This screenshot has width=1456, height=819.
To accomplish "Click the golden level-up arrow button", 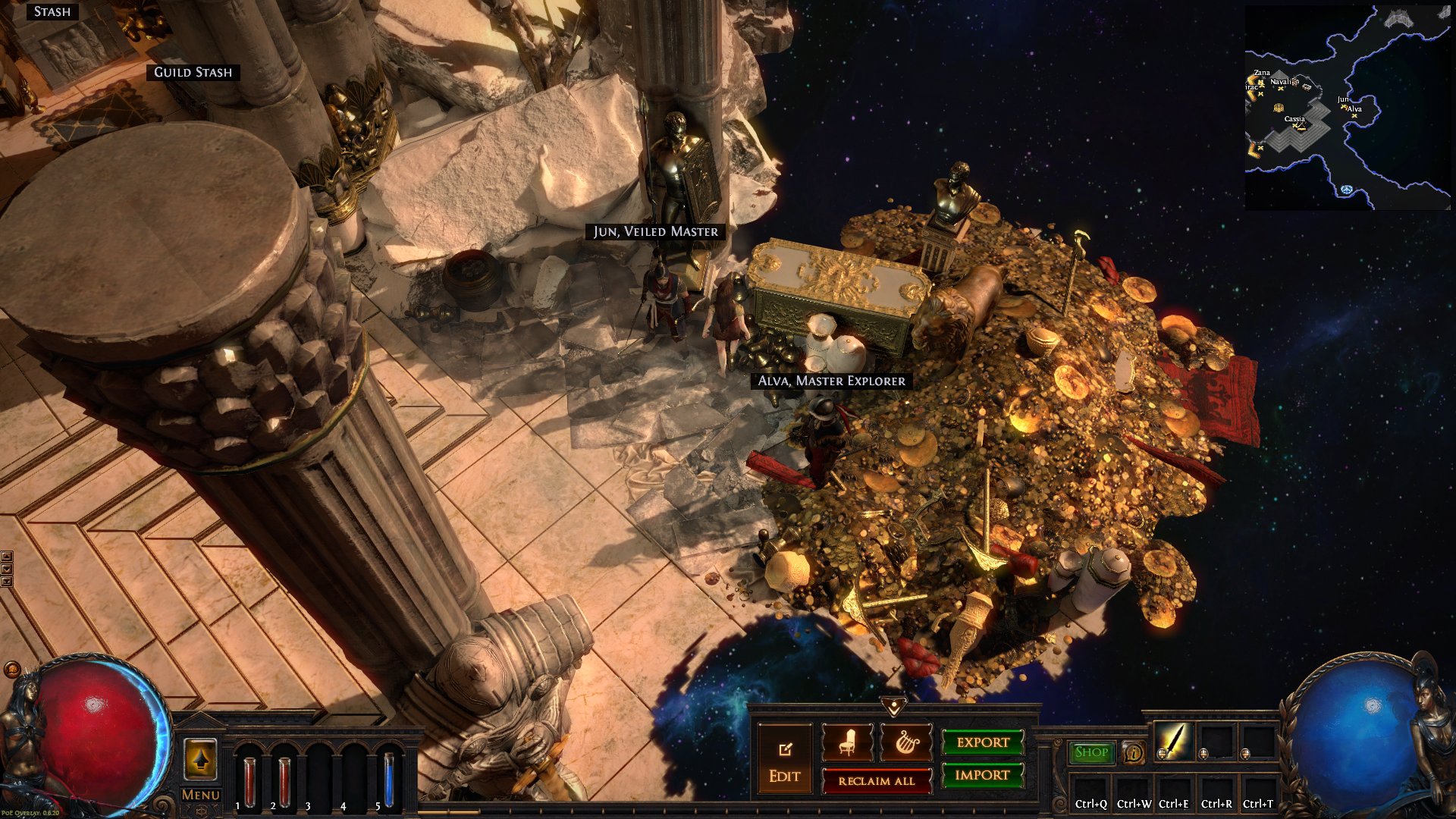I will [x=201, y=759].
